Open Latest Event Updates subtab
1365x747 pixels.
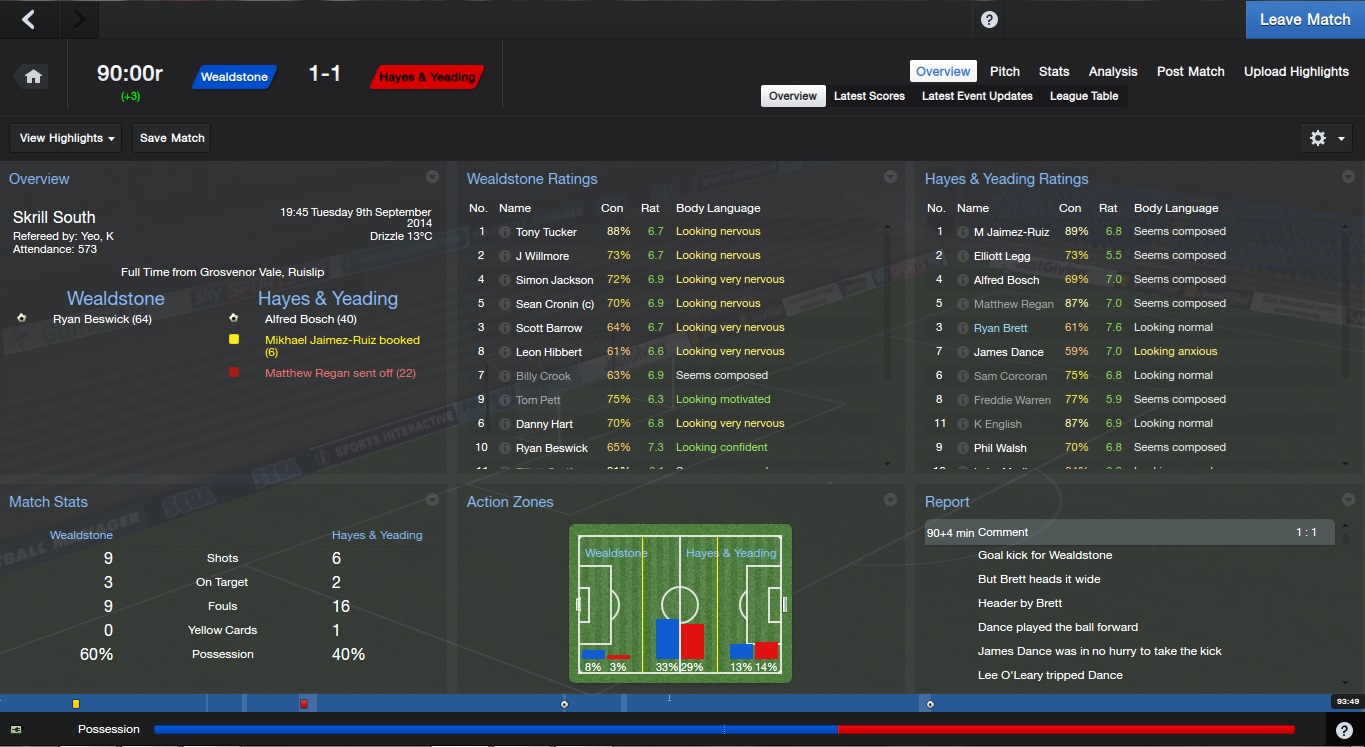(x=976, y=96)
